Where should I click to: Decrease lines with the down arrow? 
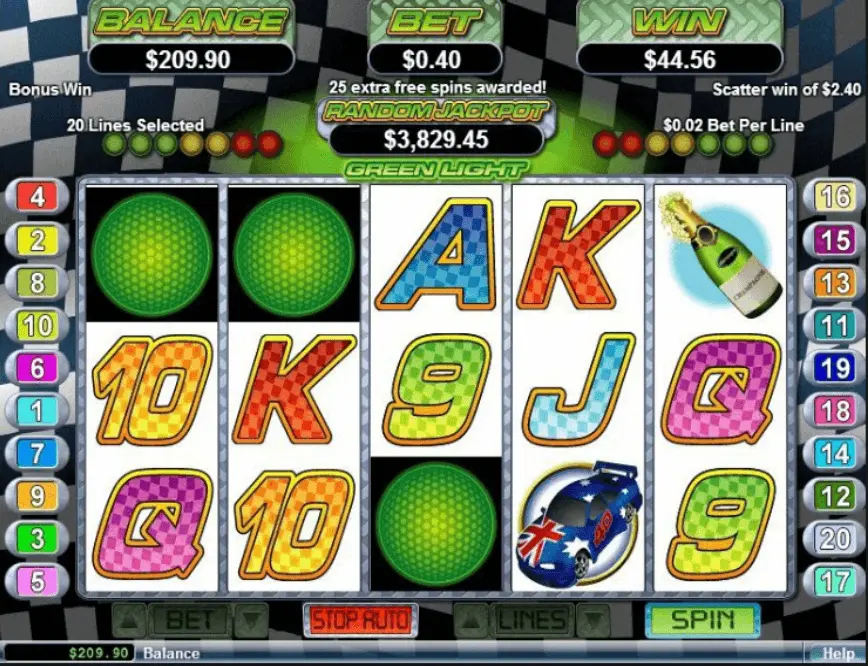(594, 620)
